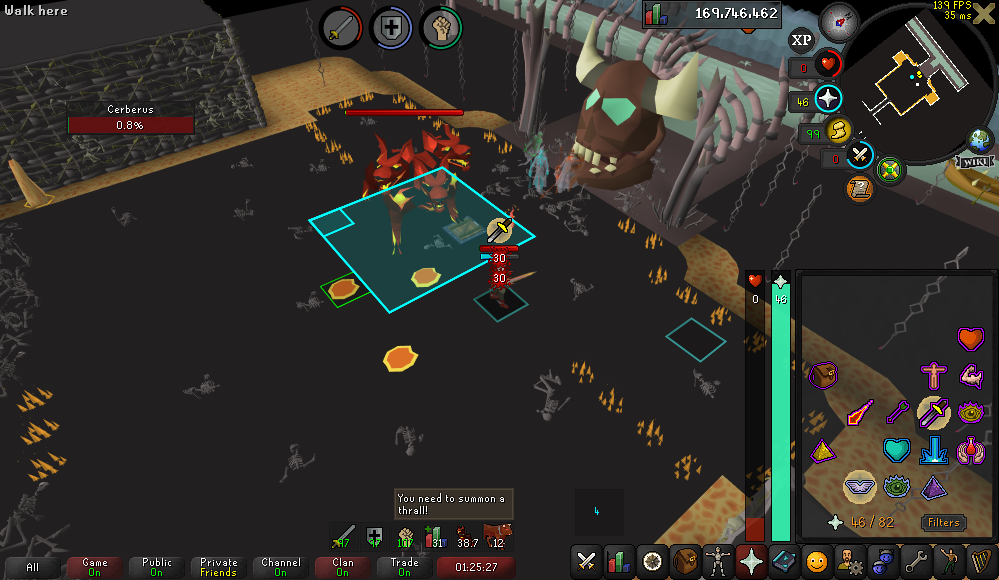Image resolution: width=999 pixels, height=580 pixels.
Task: Click the prayer Filters button
Action: (943, 522)
